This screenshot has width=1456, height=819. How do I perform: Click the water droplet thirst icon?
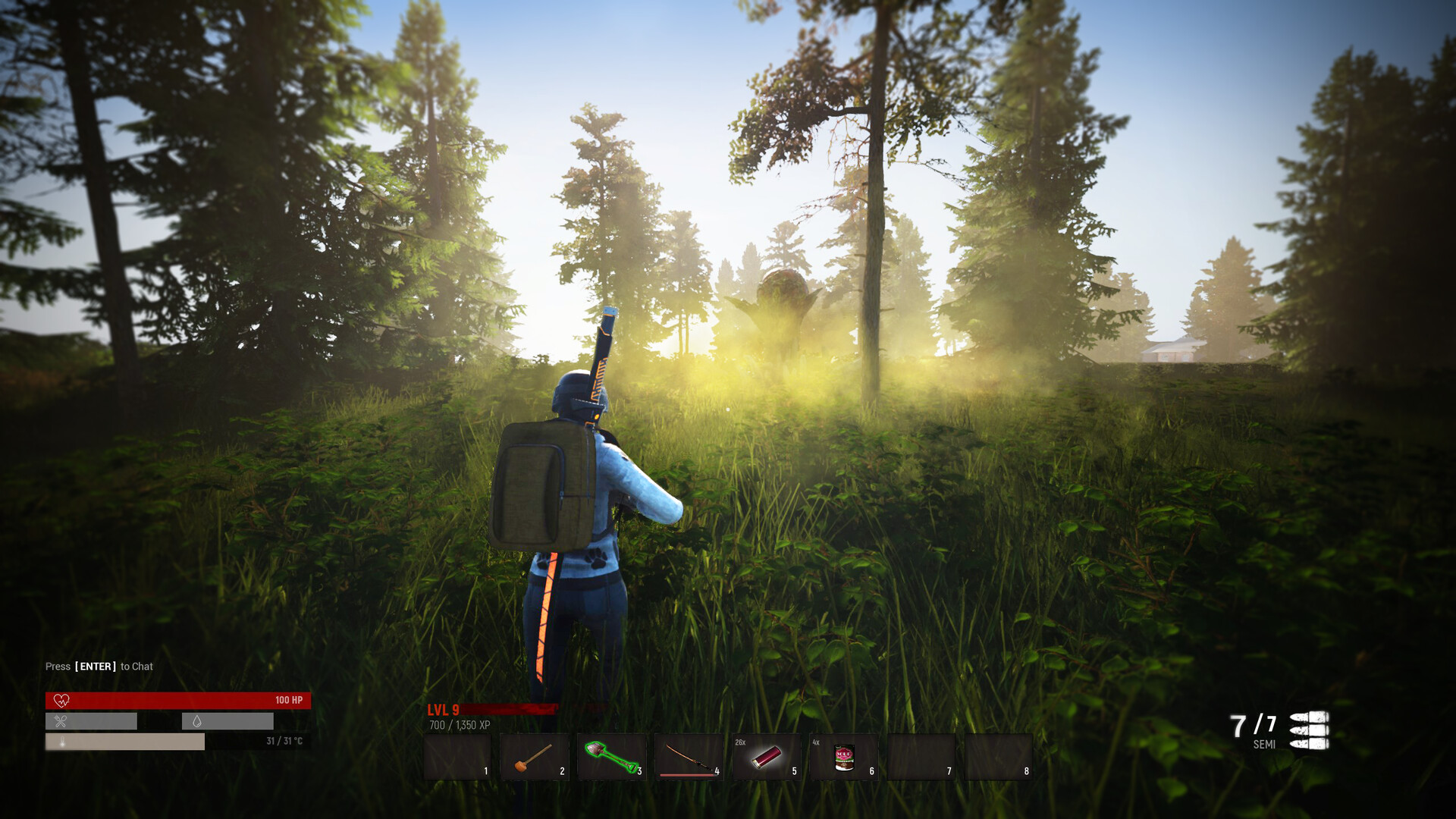pos(196,721)
